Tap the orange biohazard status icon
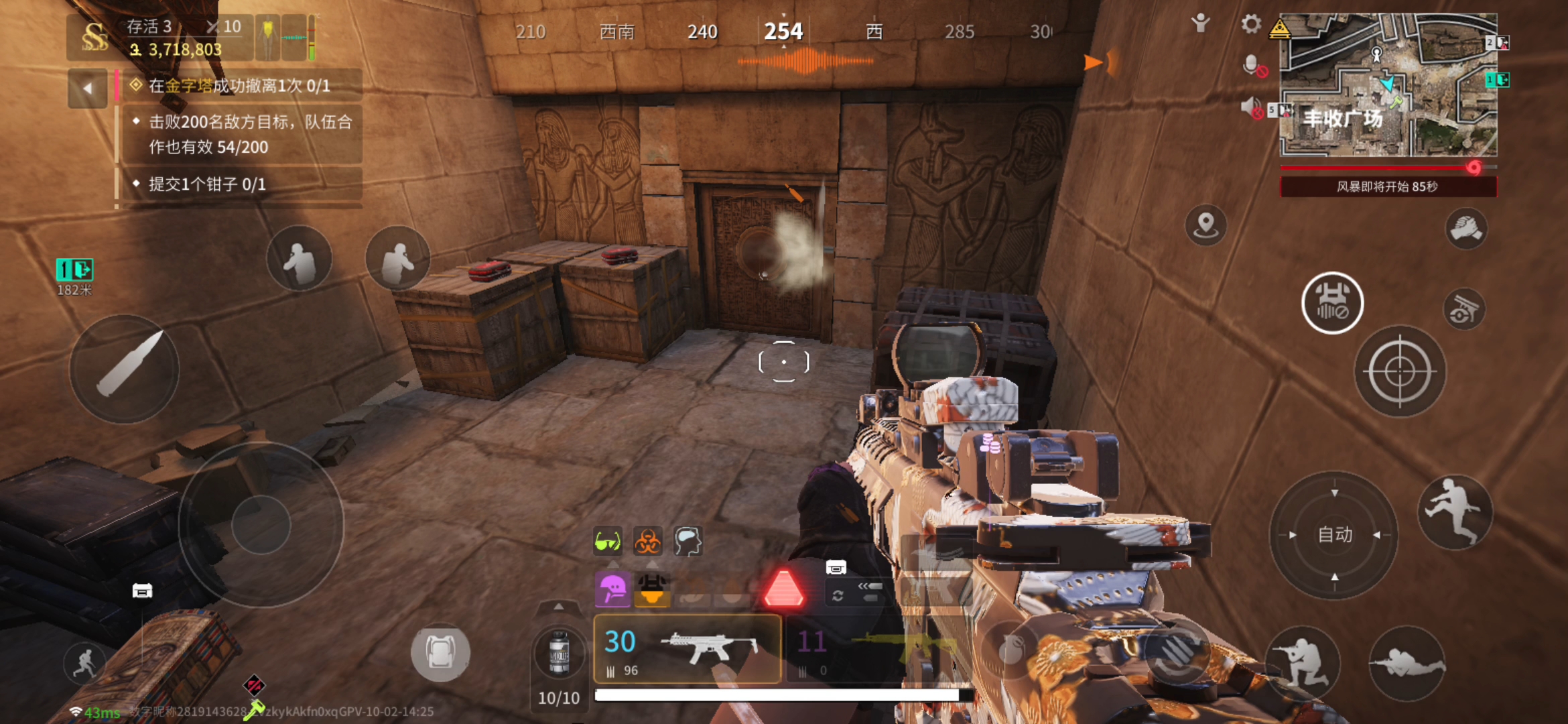This screenshot has width=1568, height=724. [x=647, y=542]
